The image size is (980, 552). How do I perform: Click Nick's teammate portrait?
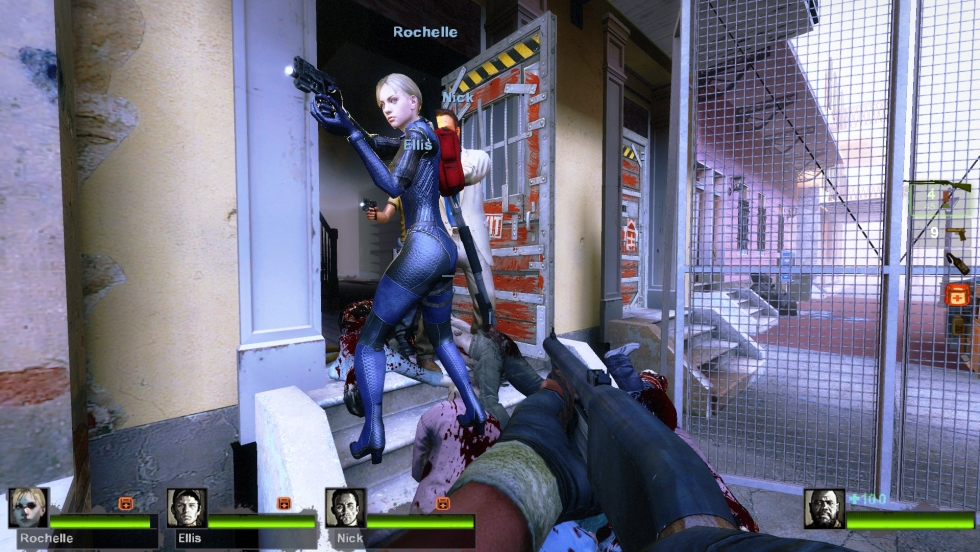point(345,508)
